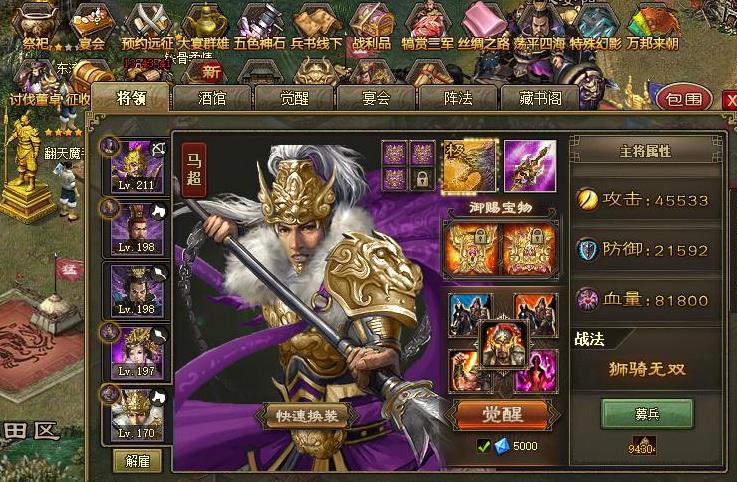Screen dimensions: 737x482
Task: Recruit troops with the green 募兵 button
Action: pyautogui.click(x=646, y=412)
